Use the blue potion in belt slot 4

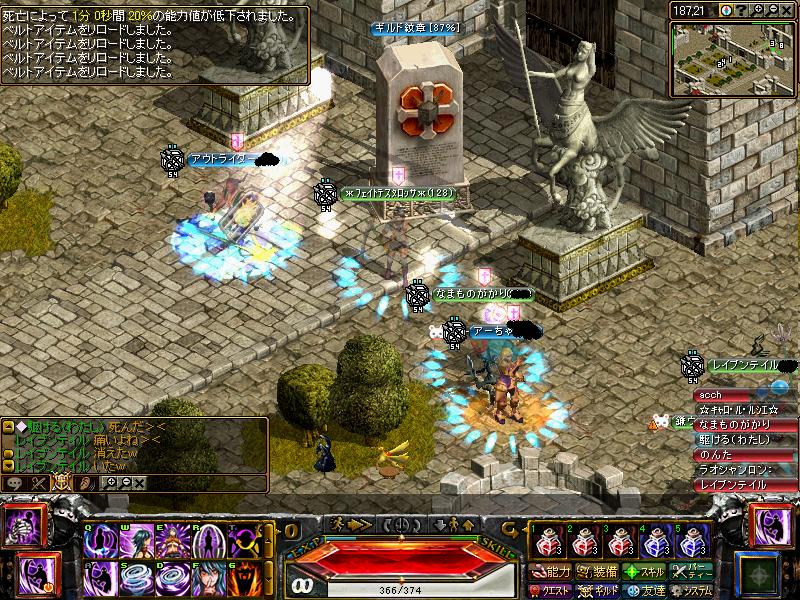tap(657, 543)
